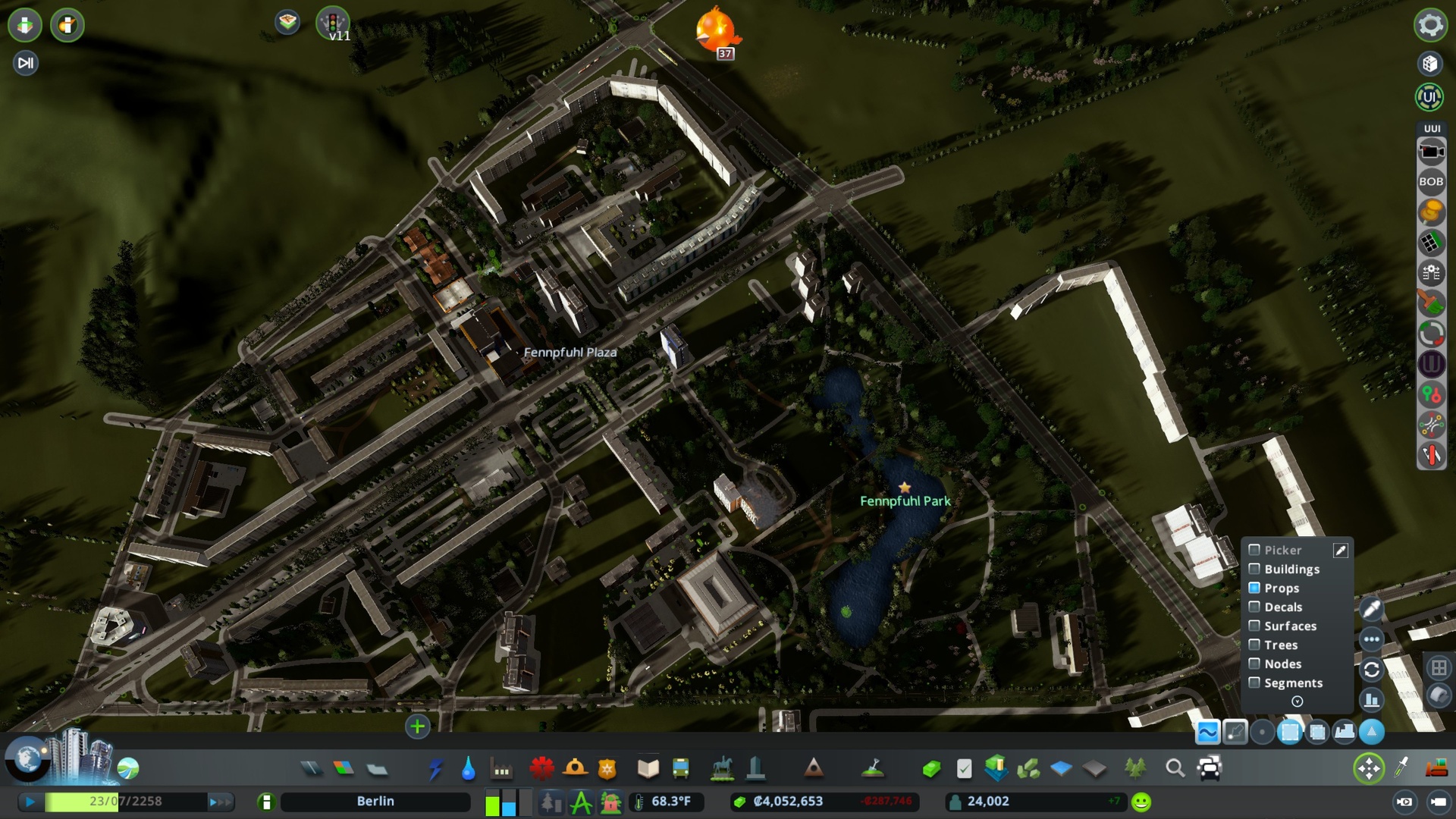Open the BOB mod panel

pos(1430,181)
